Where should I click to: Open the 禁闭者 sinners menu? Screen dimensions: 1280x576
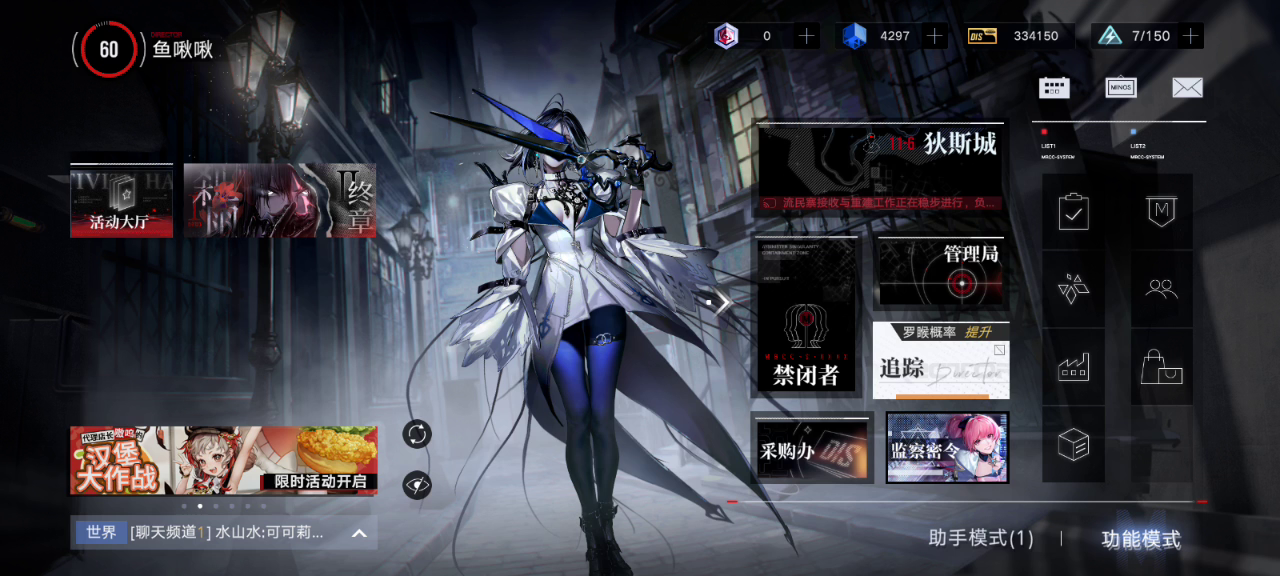coord(806,316)
